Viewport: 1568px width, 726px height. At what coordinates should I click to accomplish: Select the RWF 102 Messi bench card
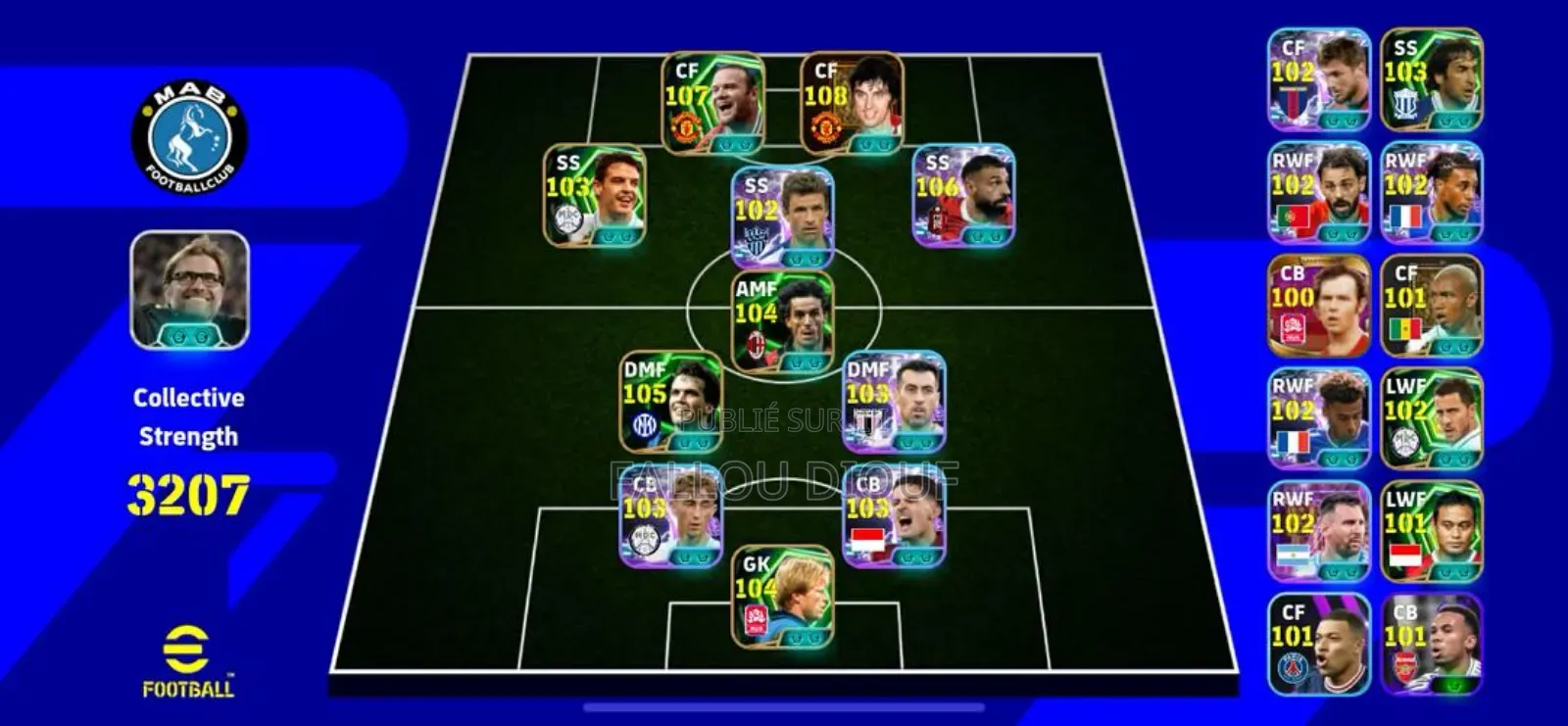click(x=1318, y=529)
